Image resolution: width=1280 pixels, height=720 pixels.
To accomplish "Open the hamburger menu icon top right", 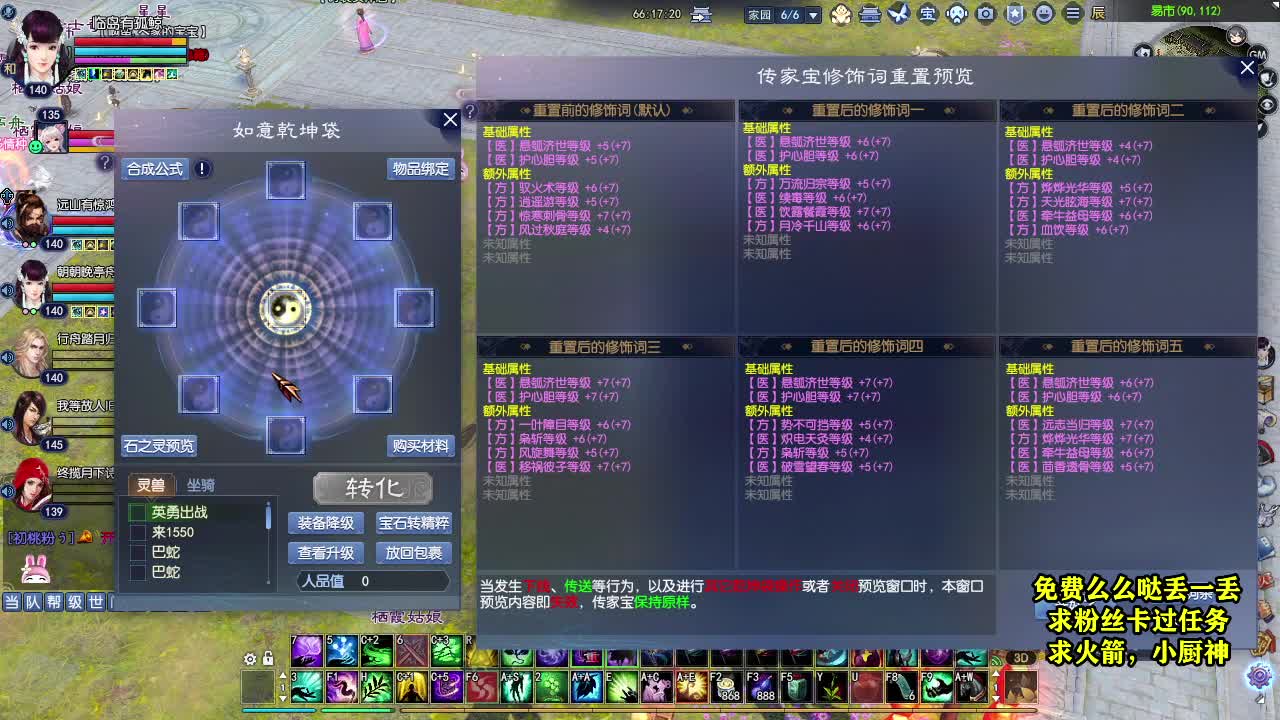I will pos(1072,13).
